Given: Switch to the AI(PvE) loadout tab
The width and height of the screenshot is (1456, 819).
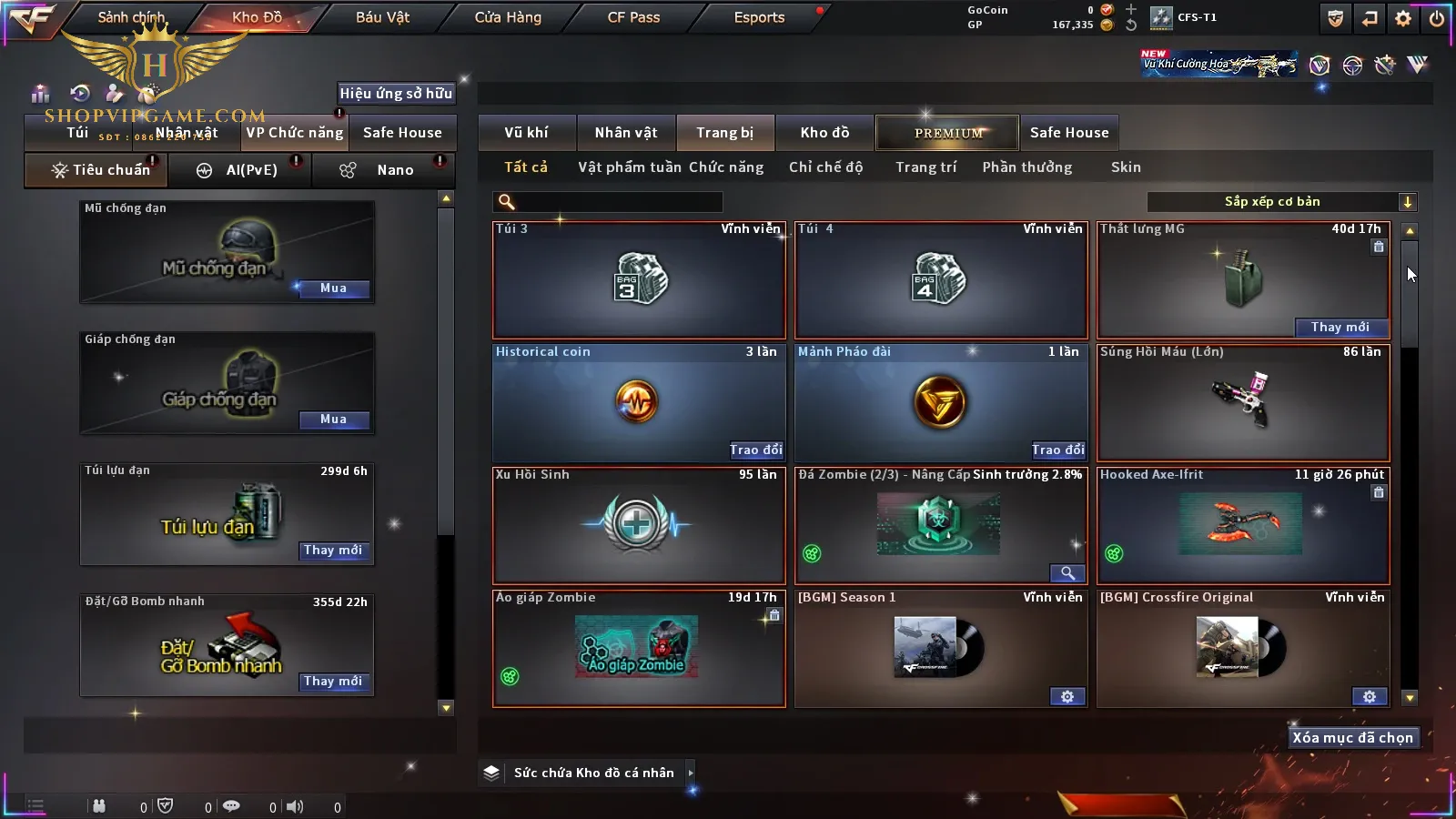Looking at the screenshot, I should (x=241, y=170).
